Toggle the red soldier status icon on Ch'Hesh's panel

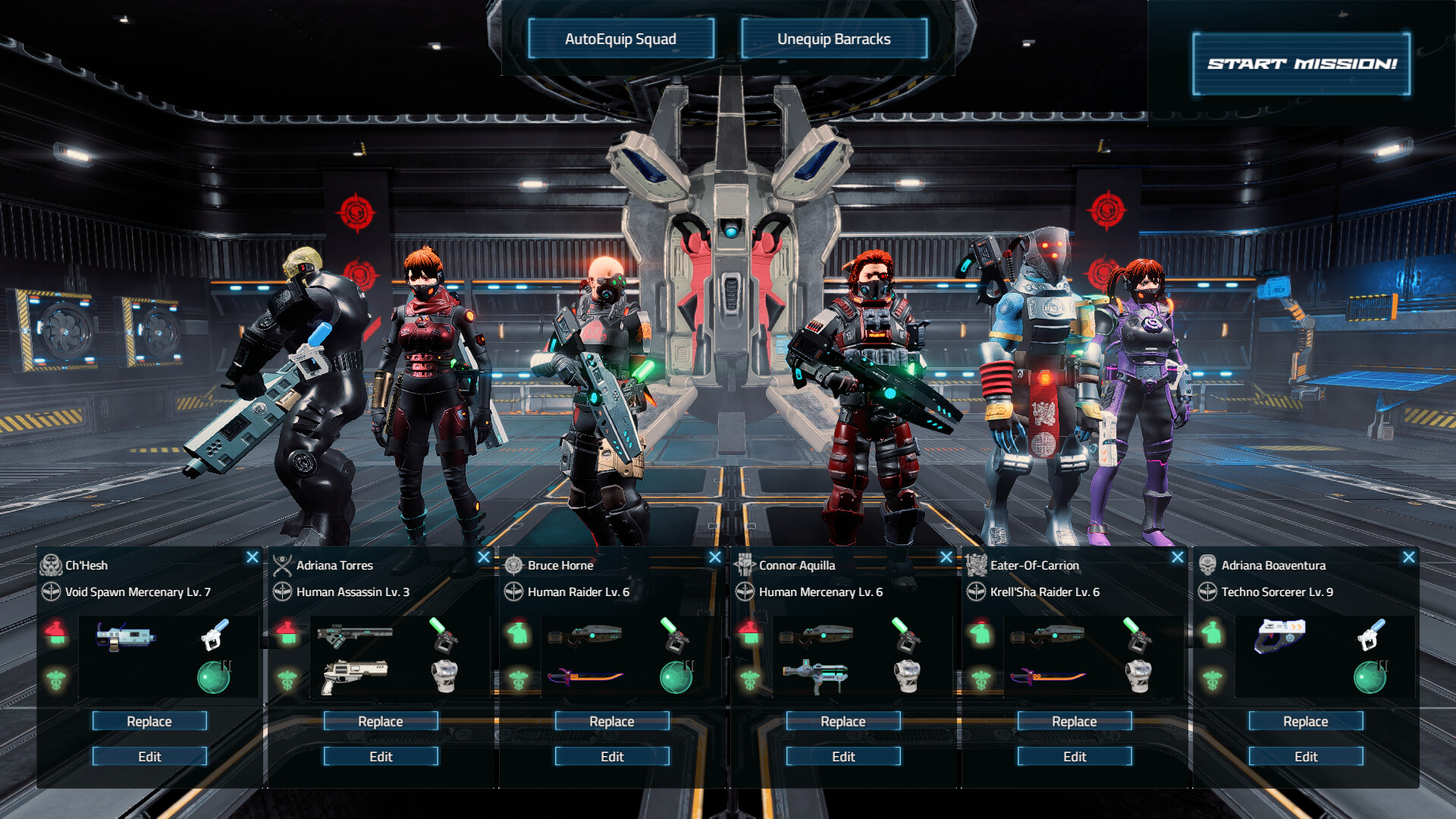58,627
